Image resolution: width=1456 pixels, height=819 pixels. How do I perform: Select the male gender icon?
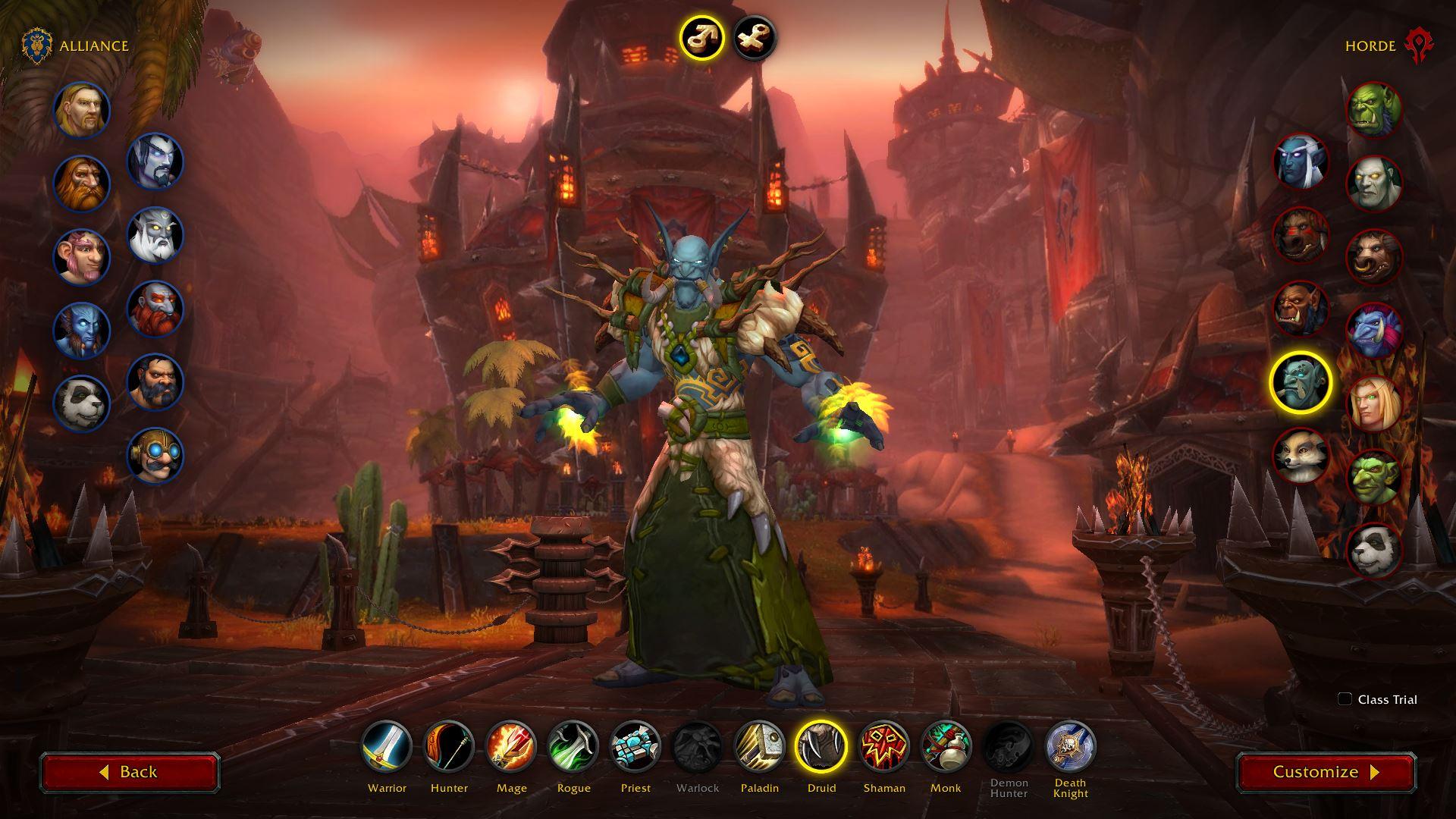[x=701, y=37]
